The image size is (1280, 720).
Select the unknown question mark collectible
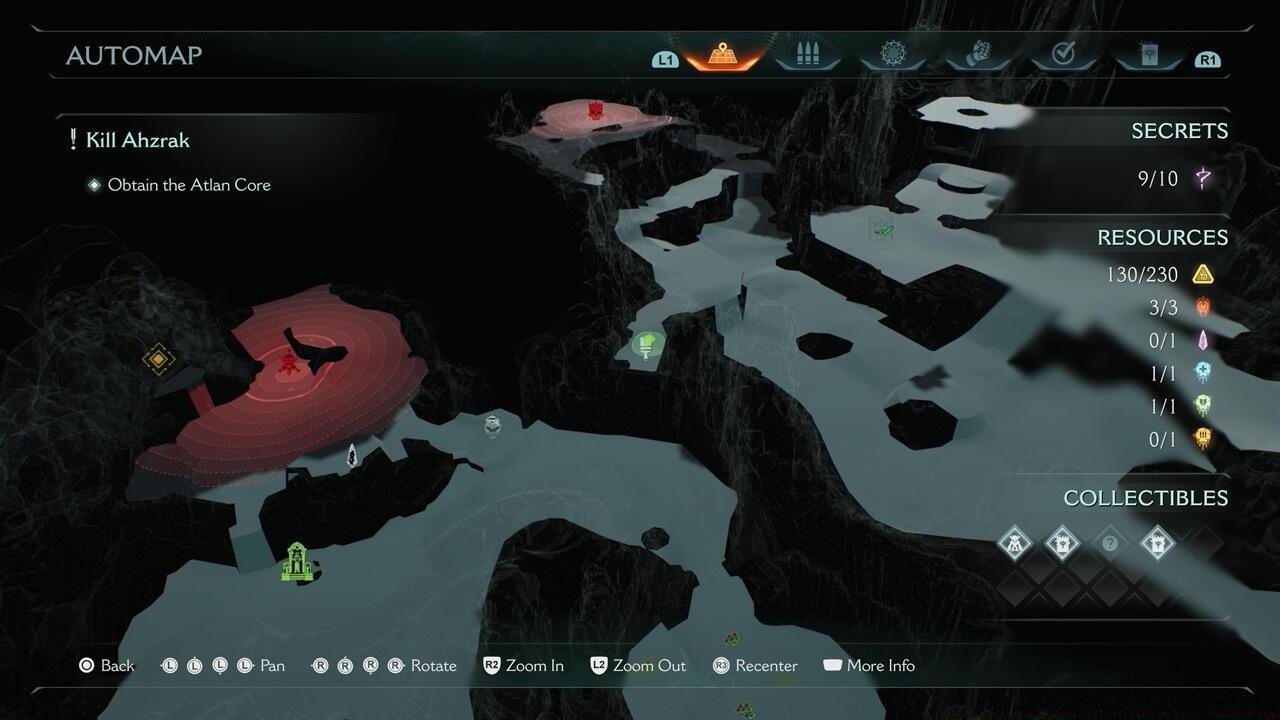1109,544
